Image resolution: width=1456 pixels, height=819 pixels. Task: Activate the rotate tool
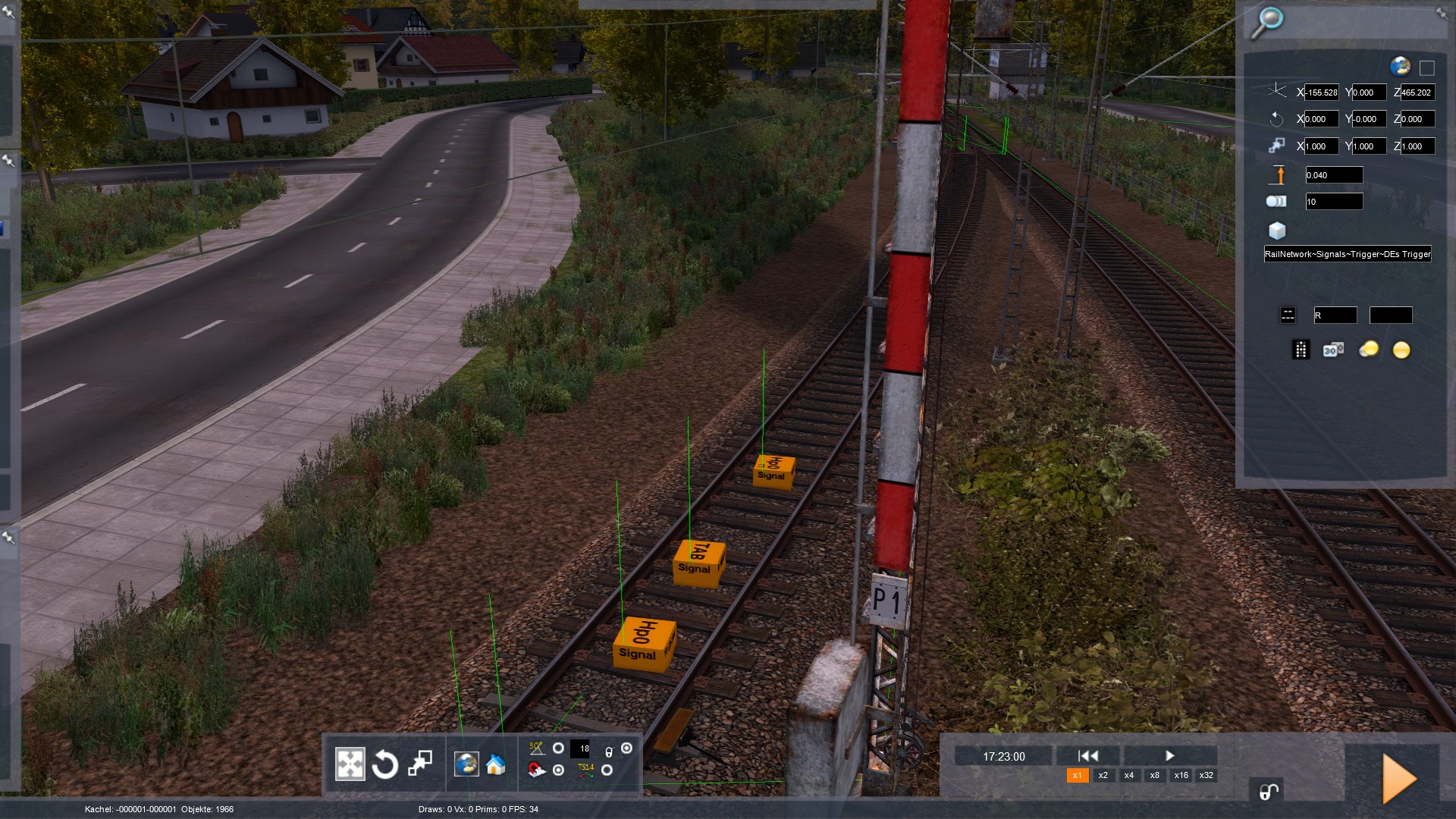pos(385,764)
